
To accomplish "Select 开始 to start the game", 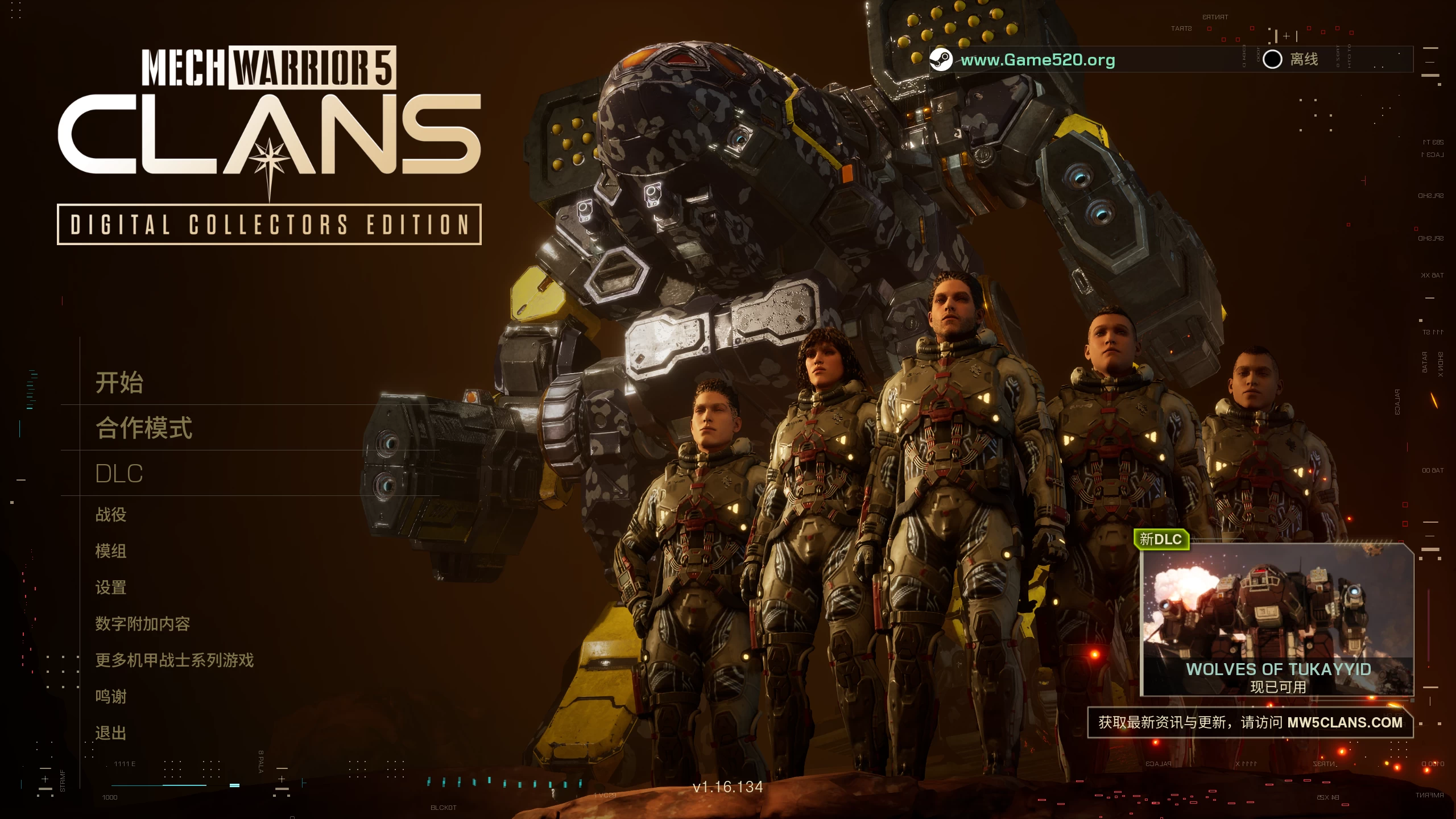I will (x=119, y=383).
